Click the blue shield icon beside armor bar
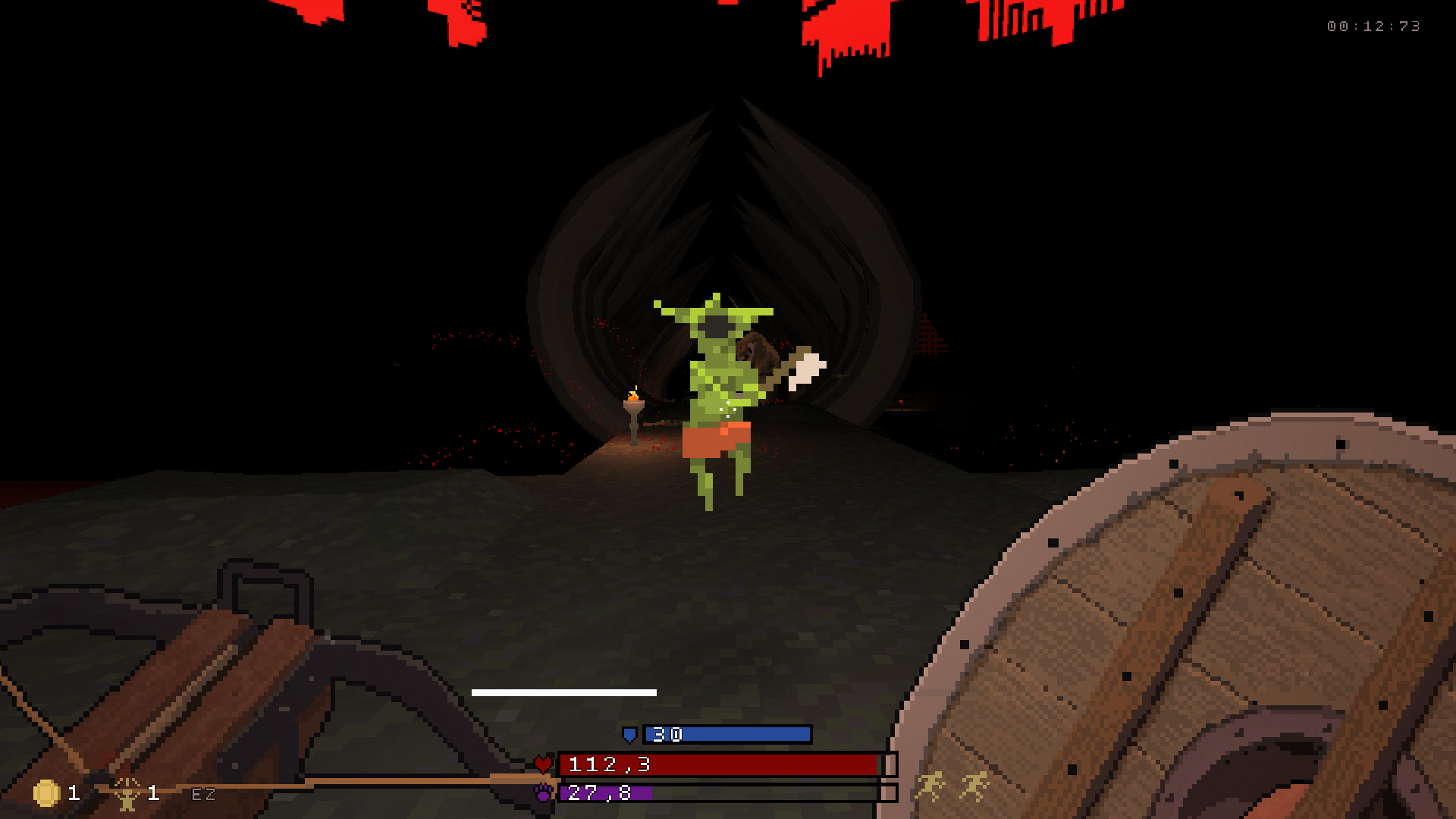Image resolution: width=1456 pixels, height=819 pixels. [x=628, y=735]
